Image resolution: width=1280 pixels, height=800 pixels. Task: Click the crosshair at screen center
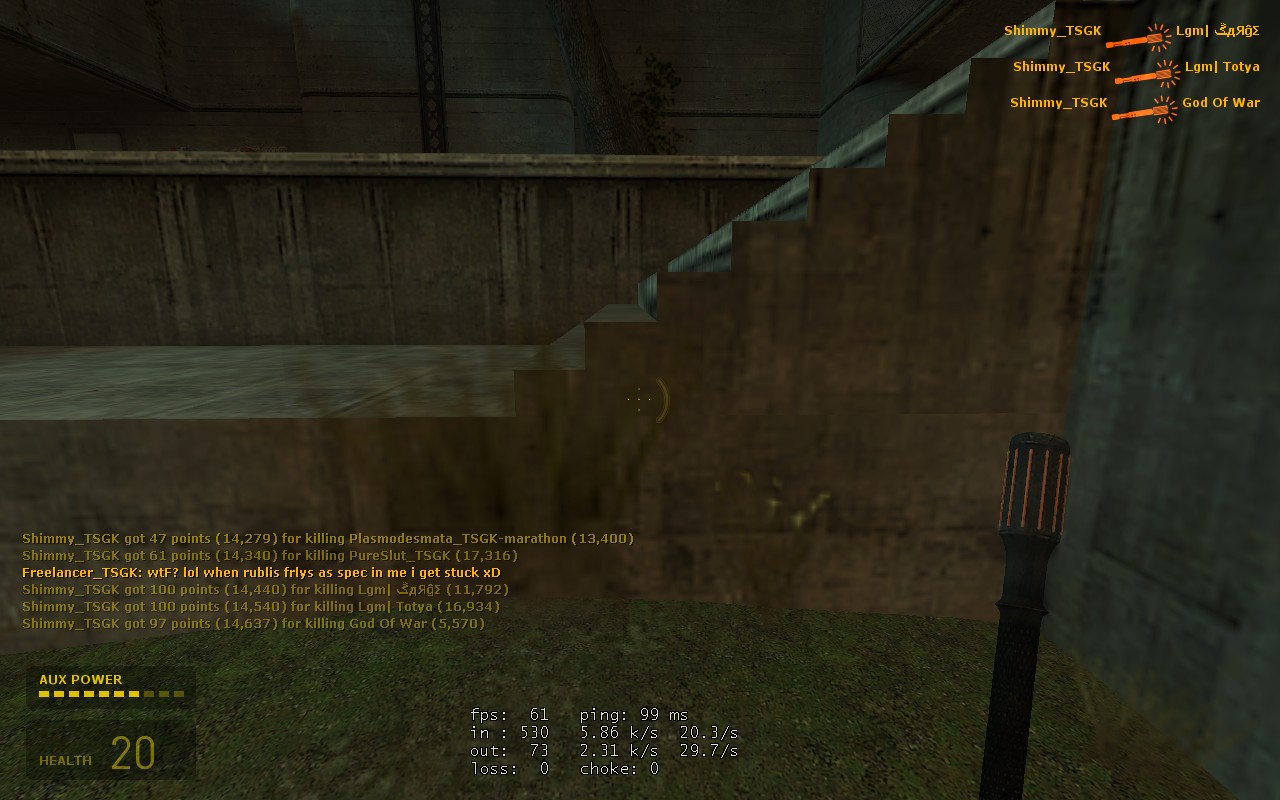pyautogui.click(x=640, y=398)
